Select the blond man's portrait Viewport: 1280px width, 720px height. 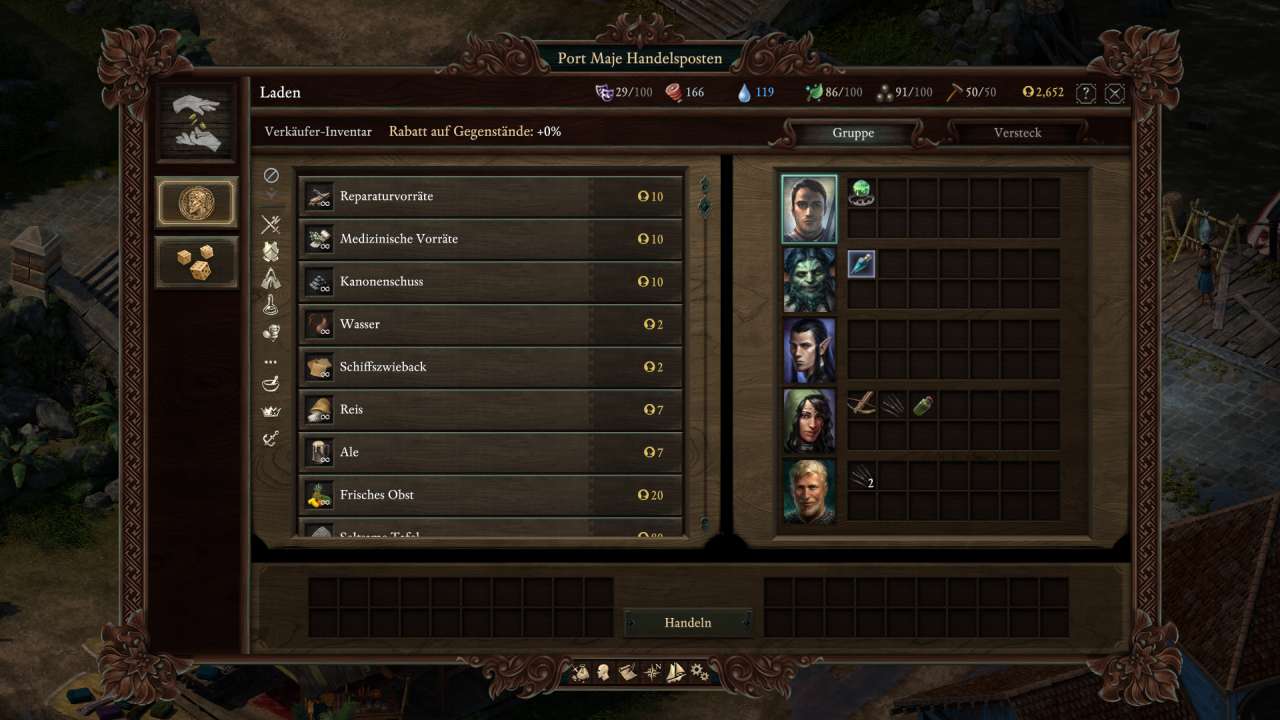coord(809,490)
